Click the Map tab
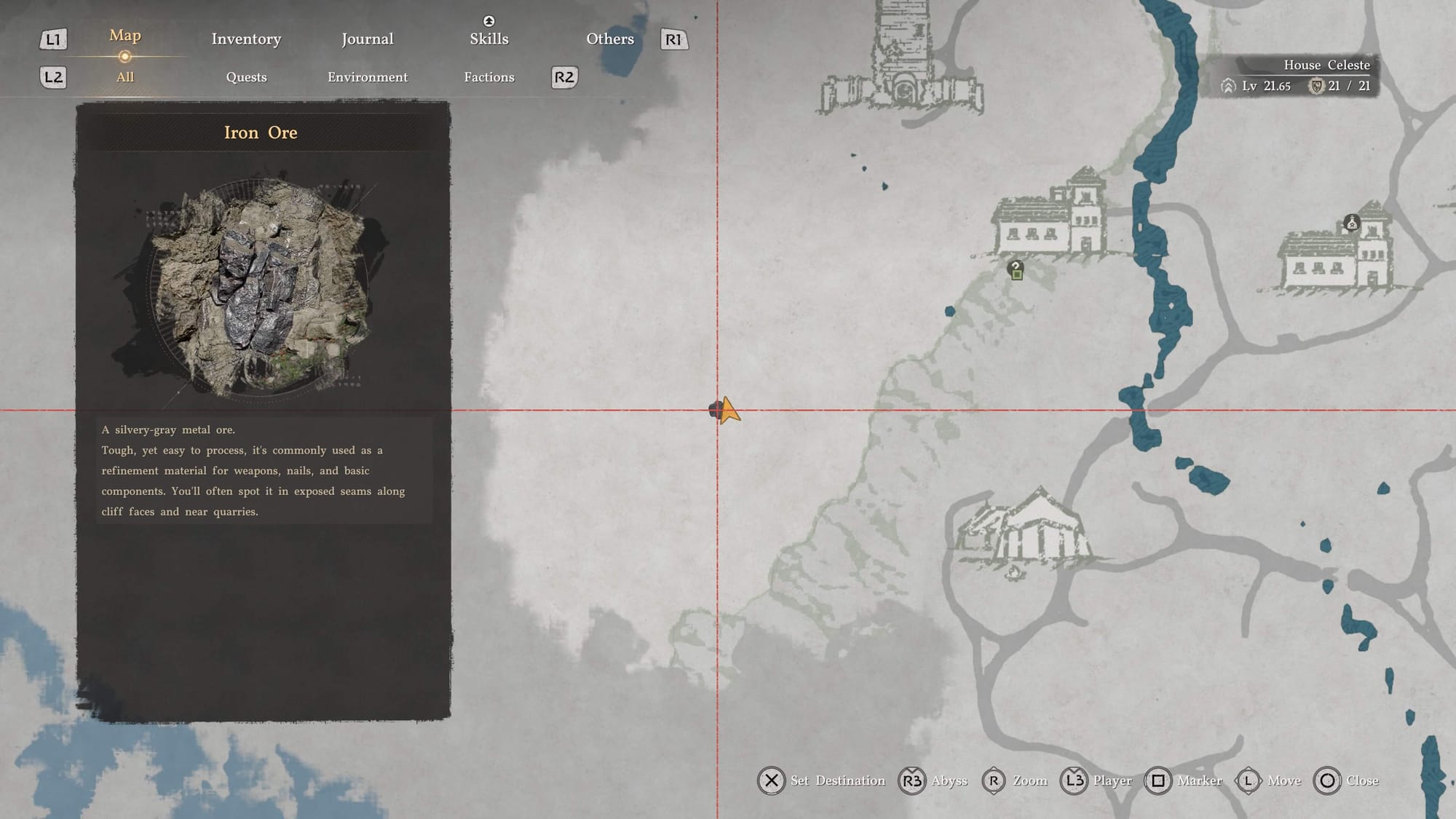Viewport: 1456px width, 819px height. click(x=125, y=36)
